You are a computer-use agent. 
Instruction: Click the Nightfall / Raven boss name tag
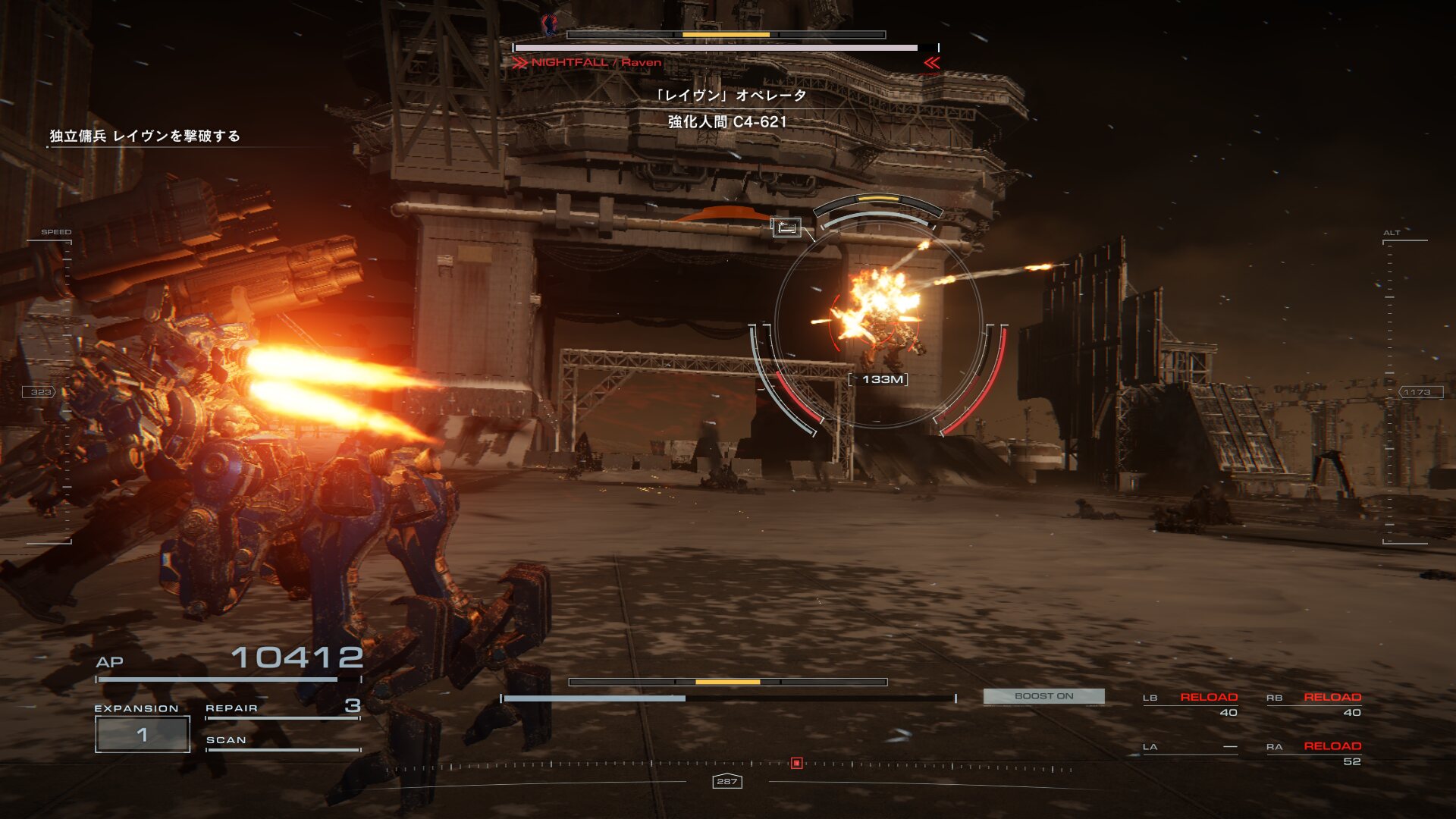click(x=596, y=63)
